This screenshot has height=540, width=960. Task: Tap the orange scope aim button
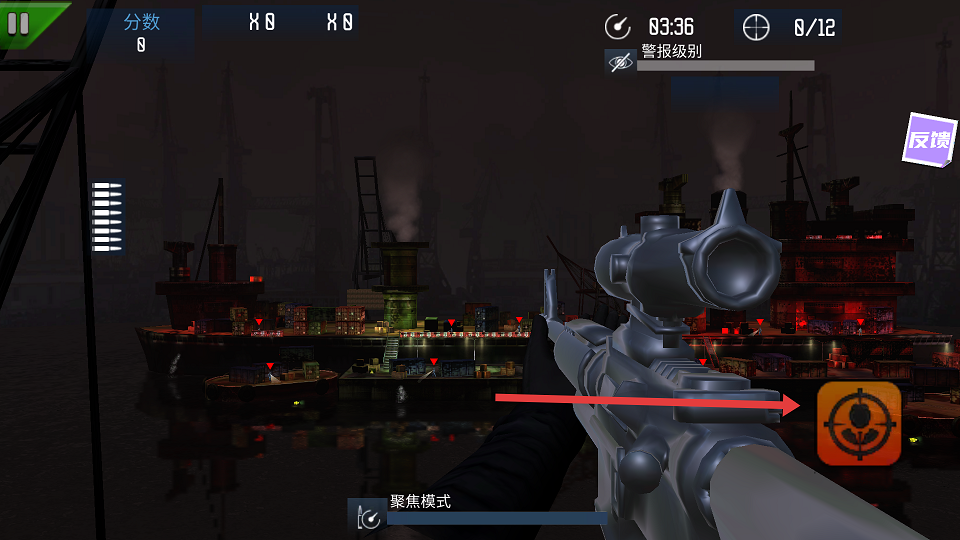(x=858, y=424)
